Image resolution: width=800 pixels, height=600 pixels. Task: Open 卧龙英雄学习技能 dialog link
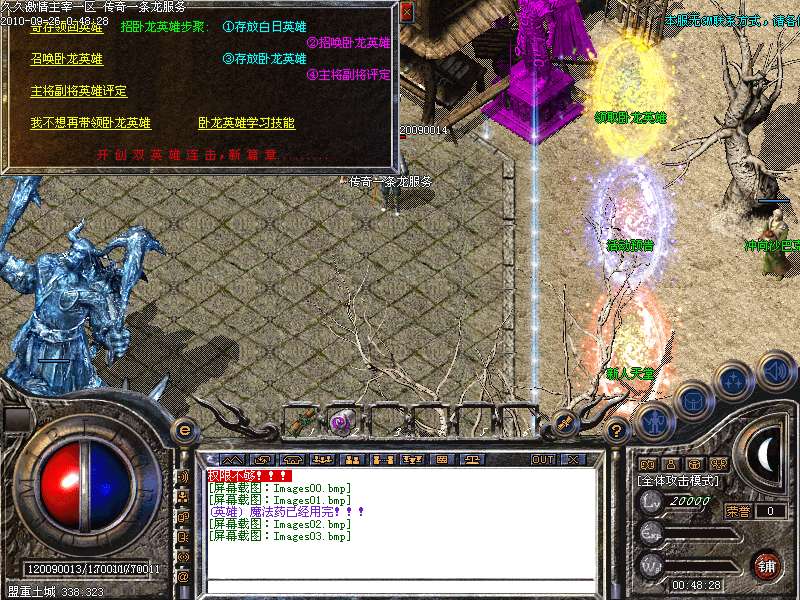tap(246, 123)
